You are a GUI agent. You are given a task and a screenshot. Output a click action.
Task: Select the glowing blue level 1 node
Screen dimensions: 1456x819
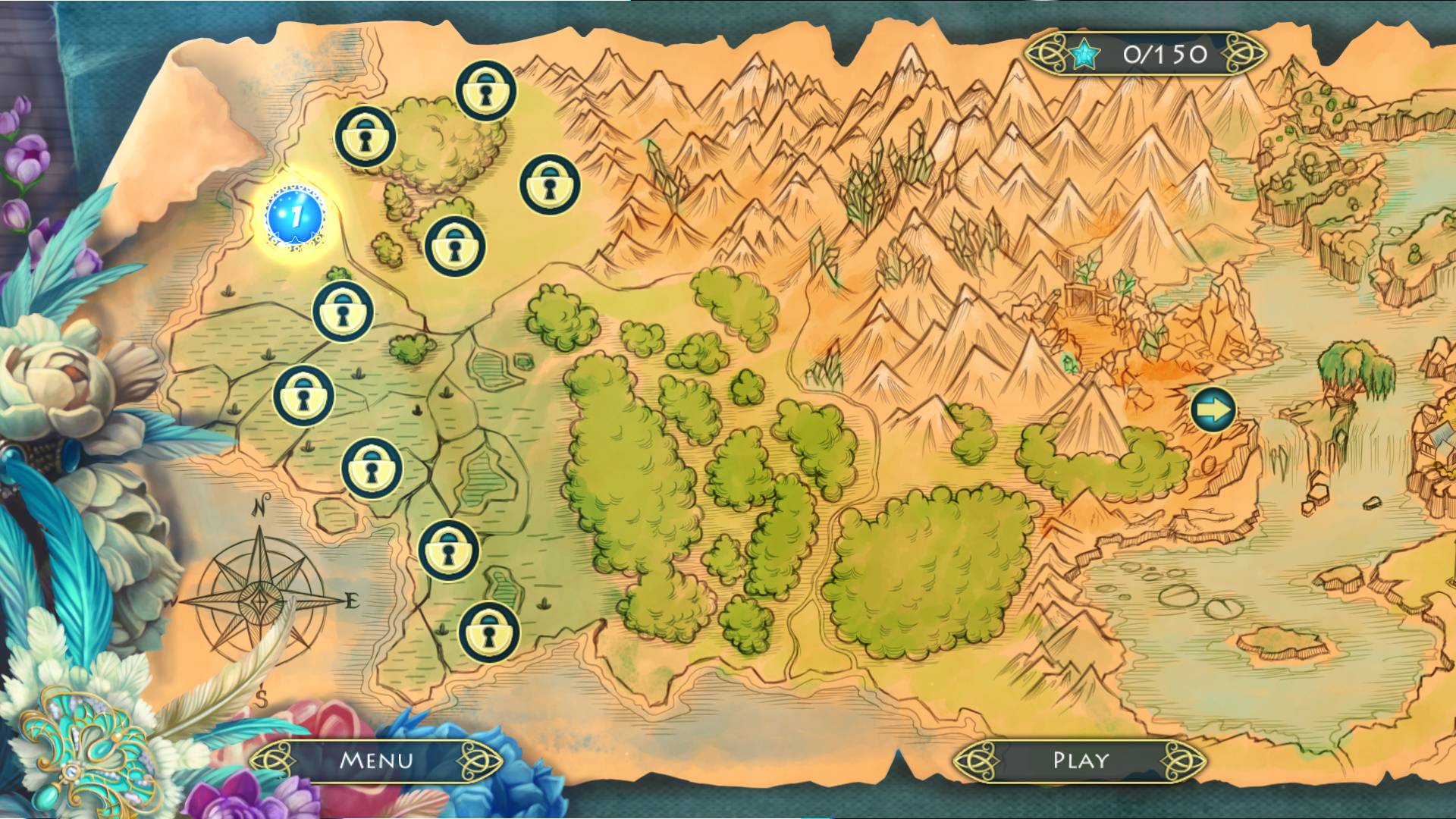(296, 216)
